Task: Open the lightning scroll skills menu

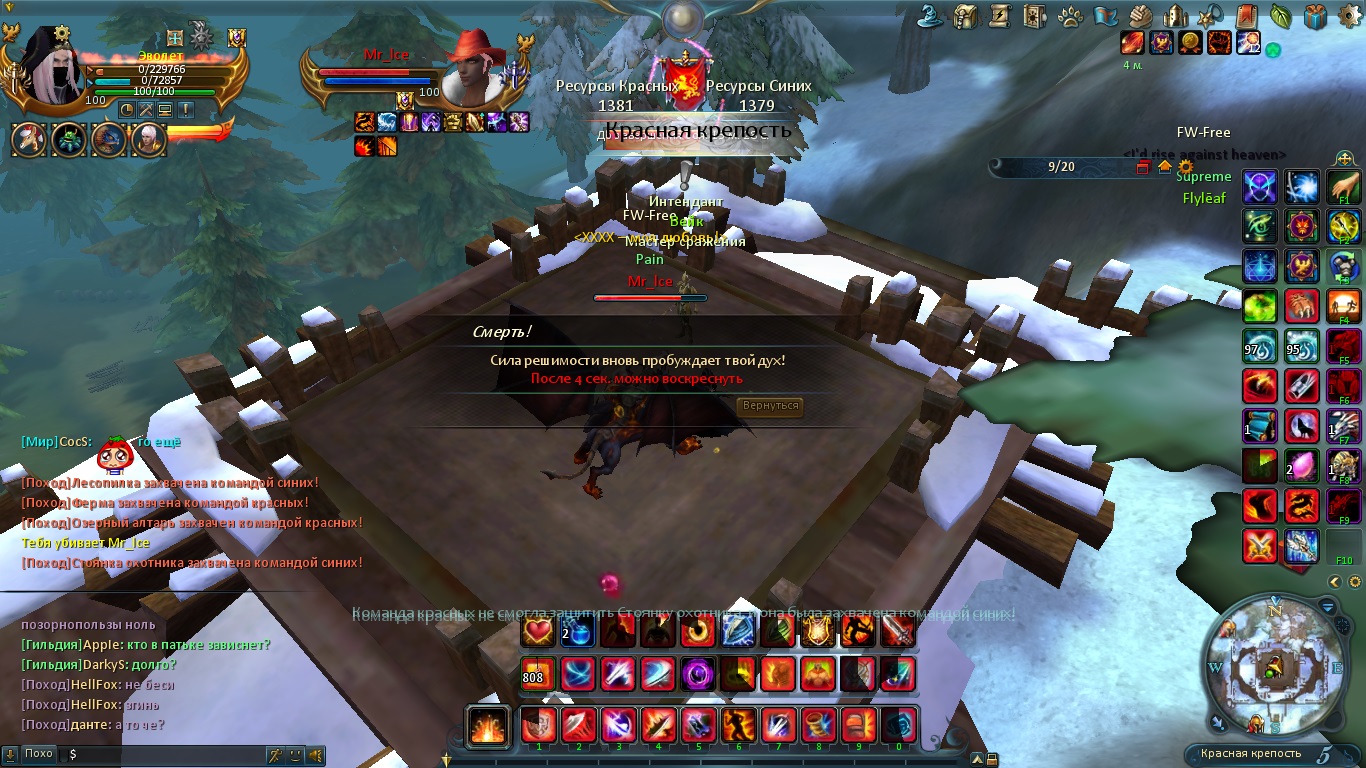Action: [999, 16]
